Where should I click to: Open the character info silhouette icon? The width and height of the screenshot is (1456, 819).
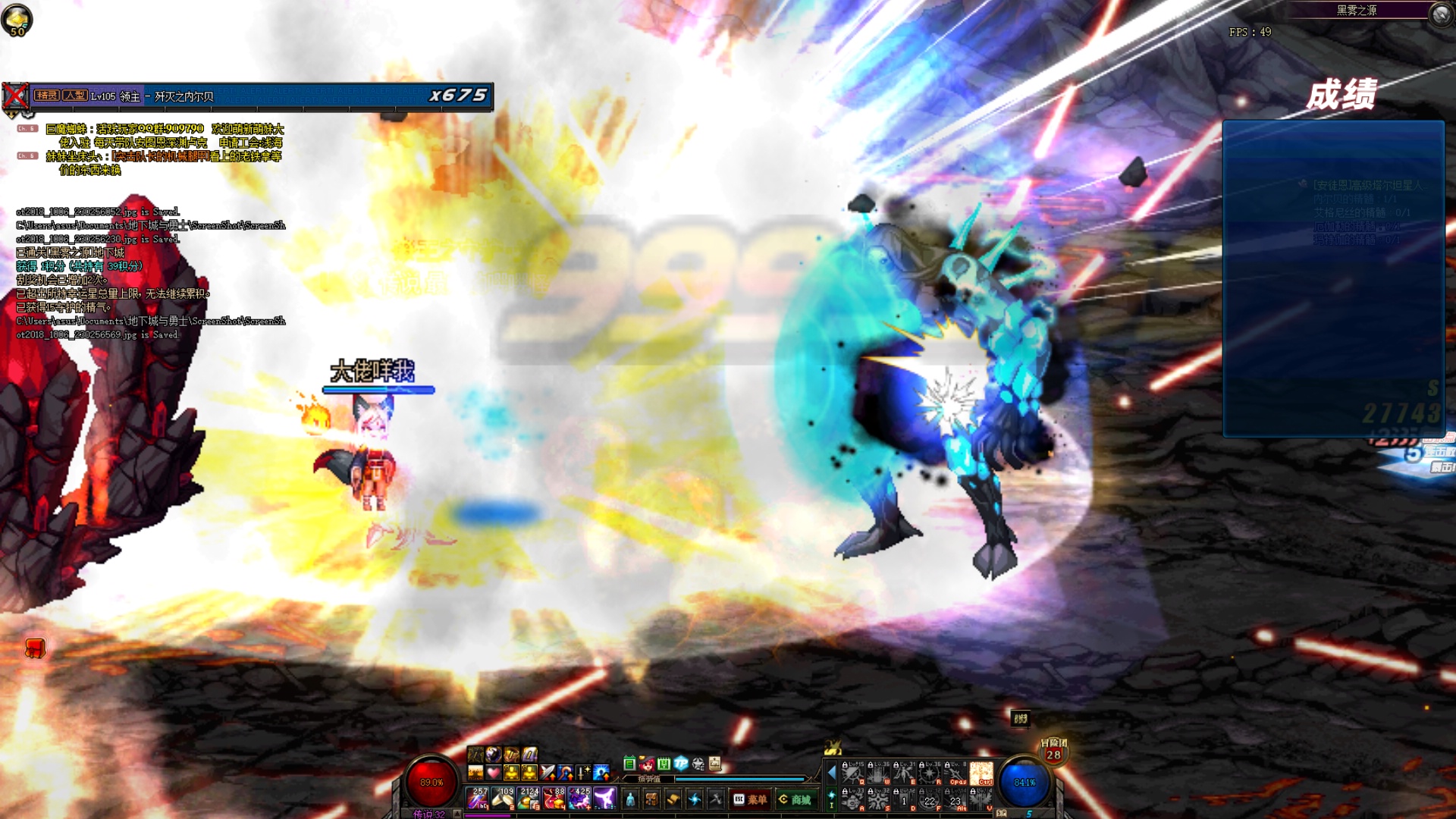(x=630, y=799)
